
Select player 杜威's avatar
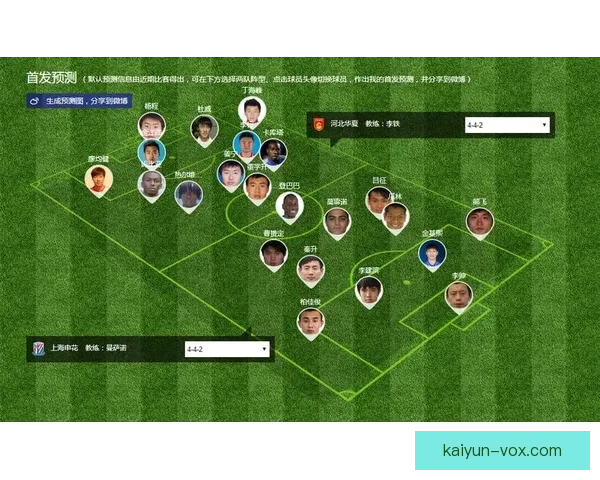(205, 128)
